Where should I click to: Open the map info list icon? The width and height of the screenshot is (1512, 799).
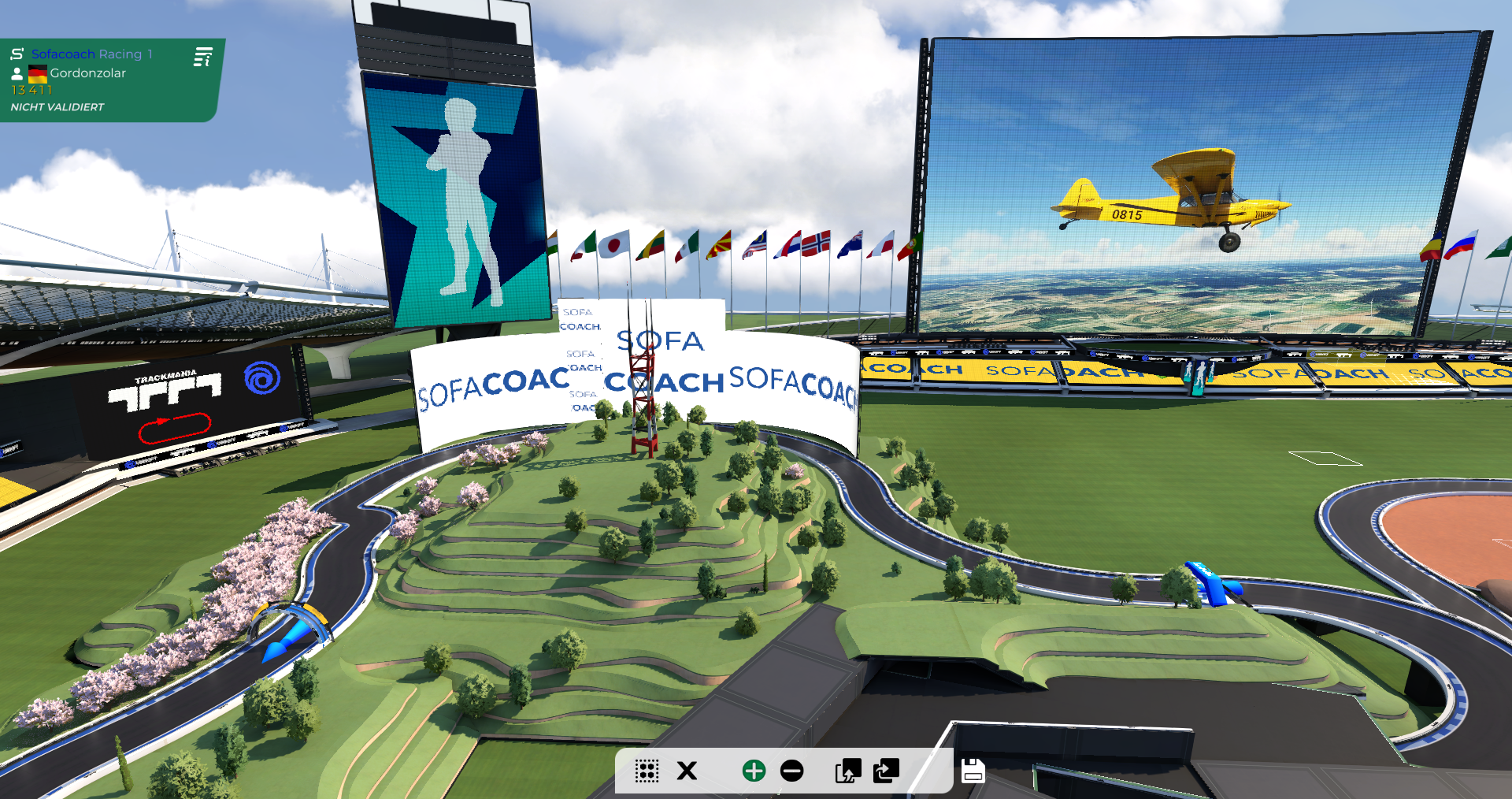[x=203, y=57]
